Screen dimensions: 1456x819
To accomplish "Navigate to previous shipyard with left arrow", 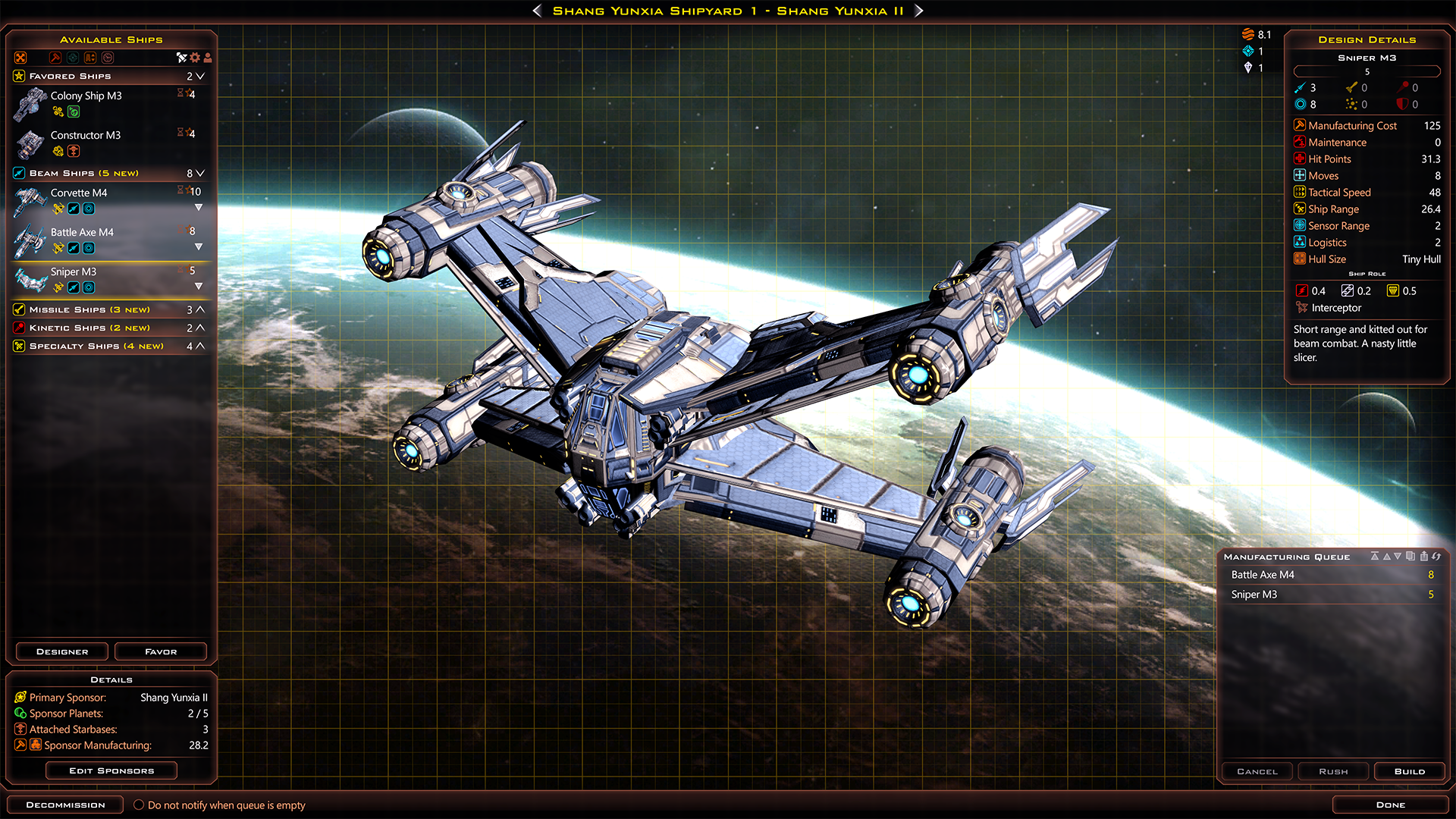I will coord(537,11).
